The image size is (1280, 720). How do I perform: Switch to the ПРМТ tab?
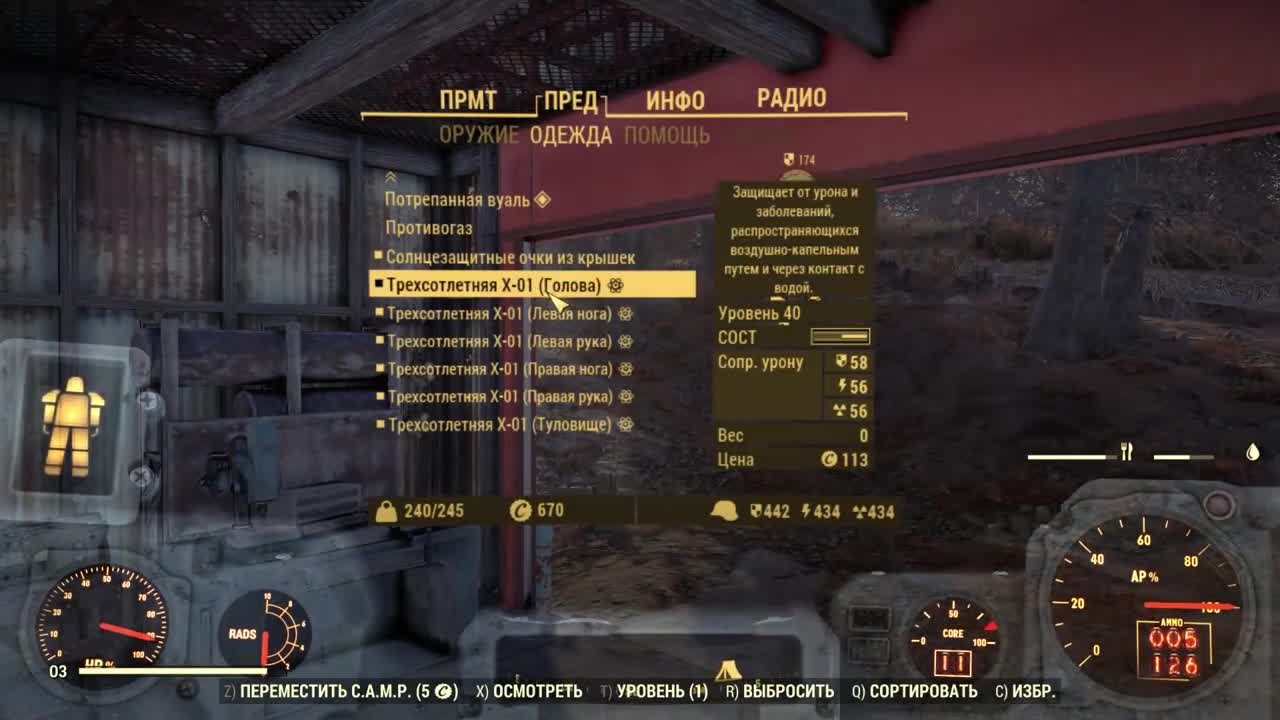[468, 100]
